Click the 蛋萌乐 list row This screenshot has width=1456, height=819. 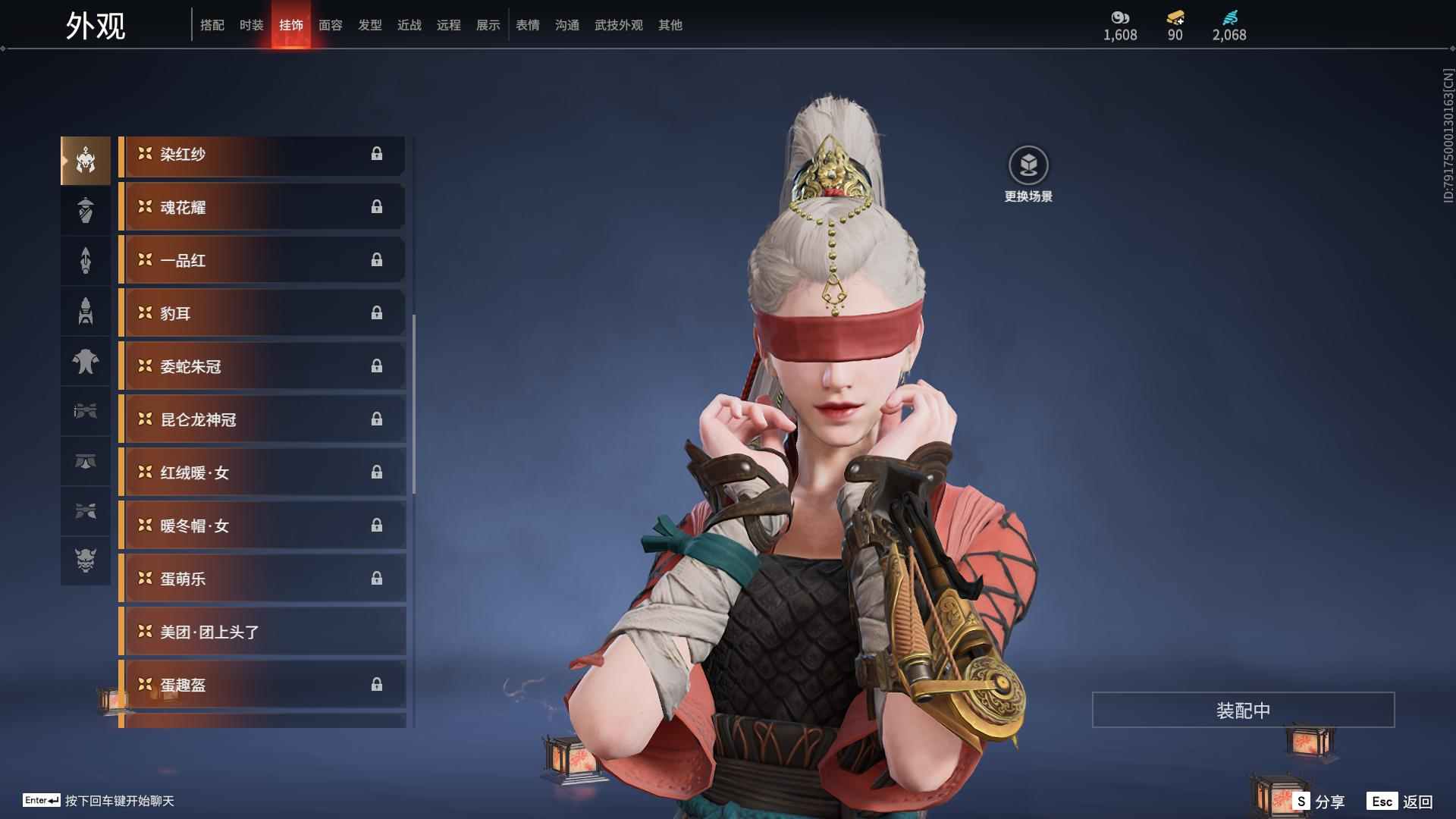(262, 579)
